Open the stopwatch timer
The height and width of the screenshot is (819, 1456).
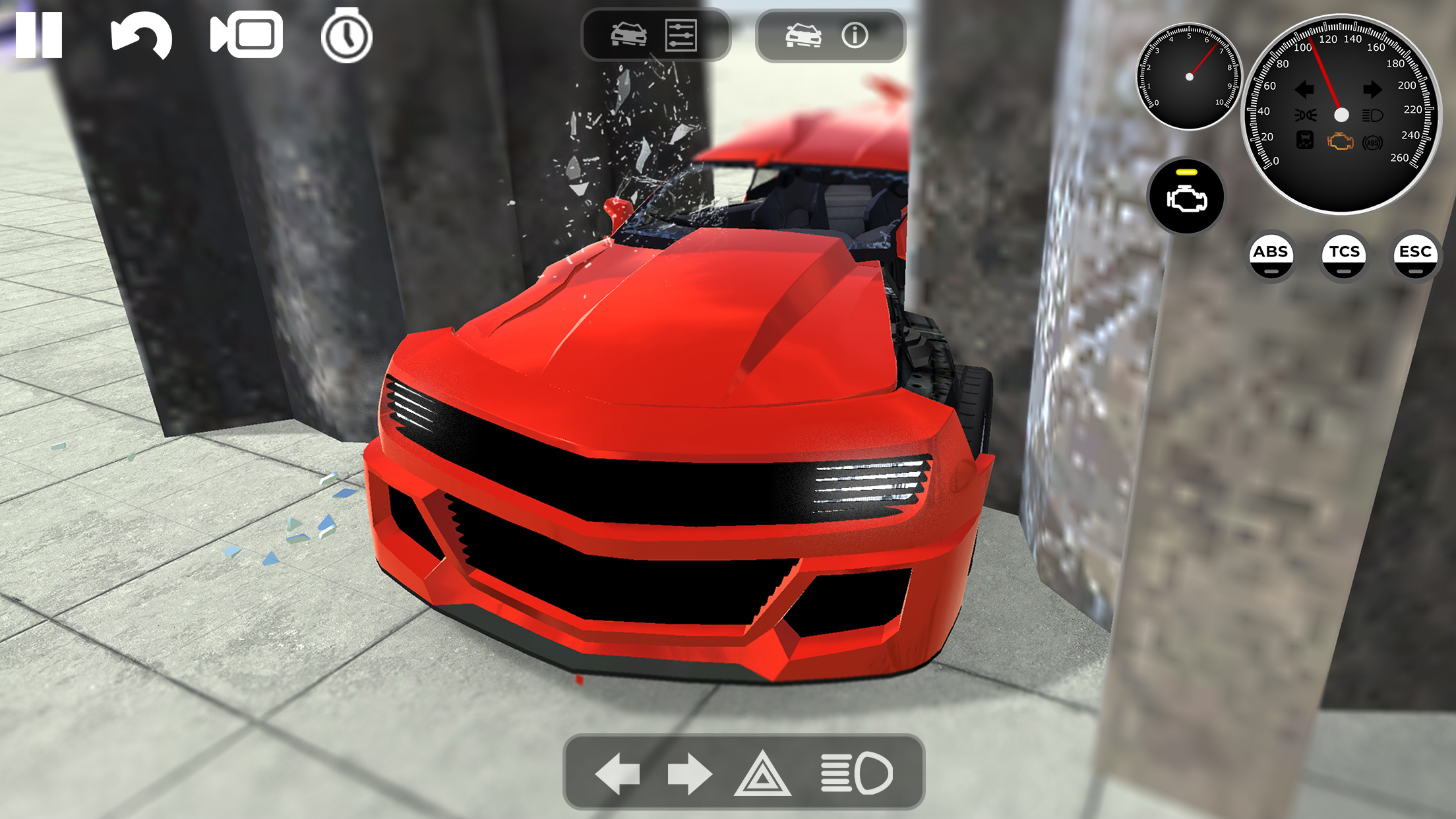pyautogui.click(x=348, y=36)
